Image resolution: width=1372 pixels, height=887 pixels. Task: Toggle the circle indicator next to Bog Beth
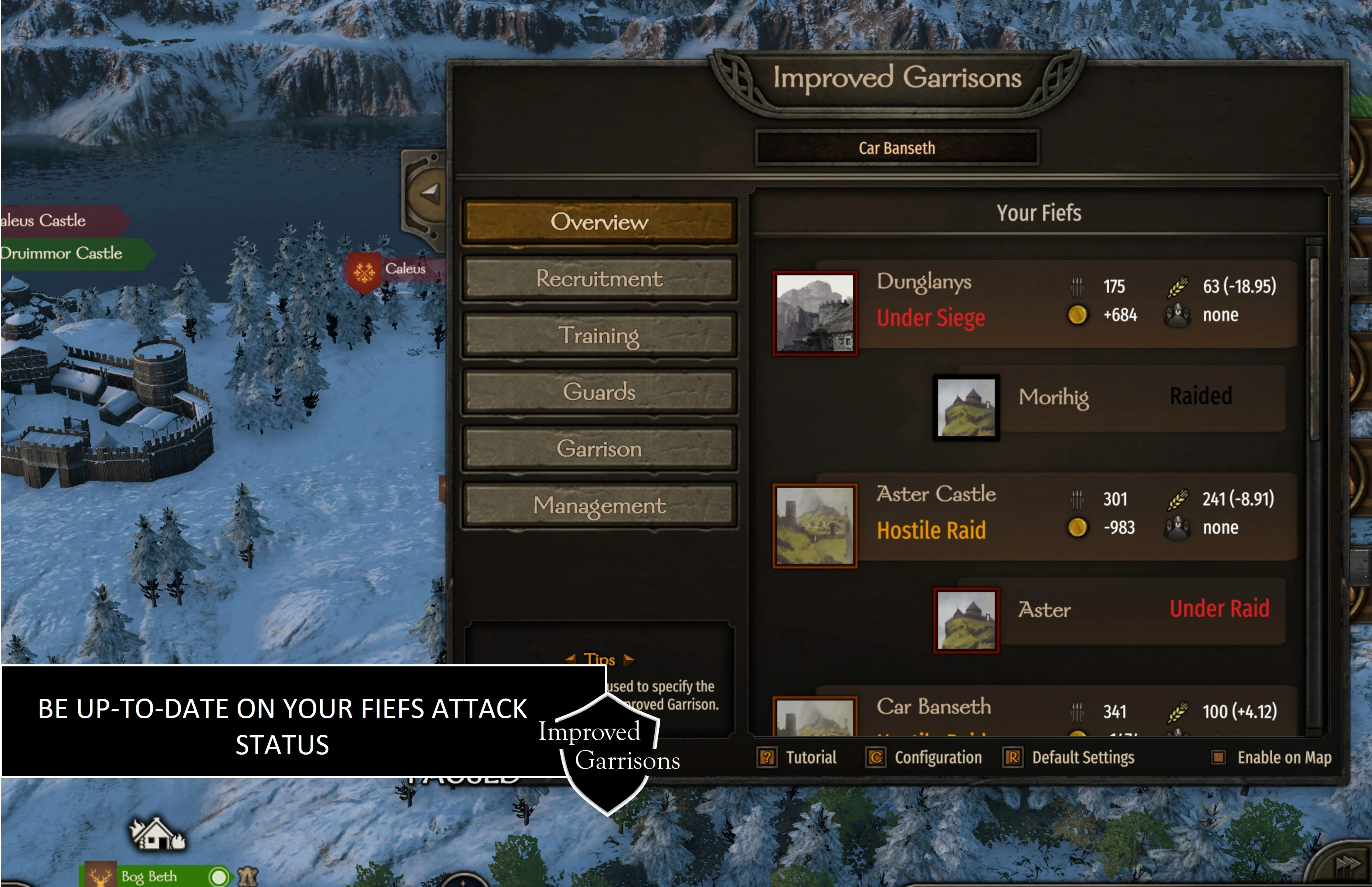218,876
